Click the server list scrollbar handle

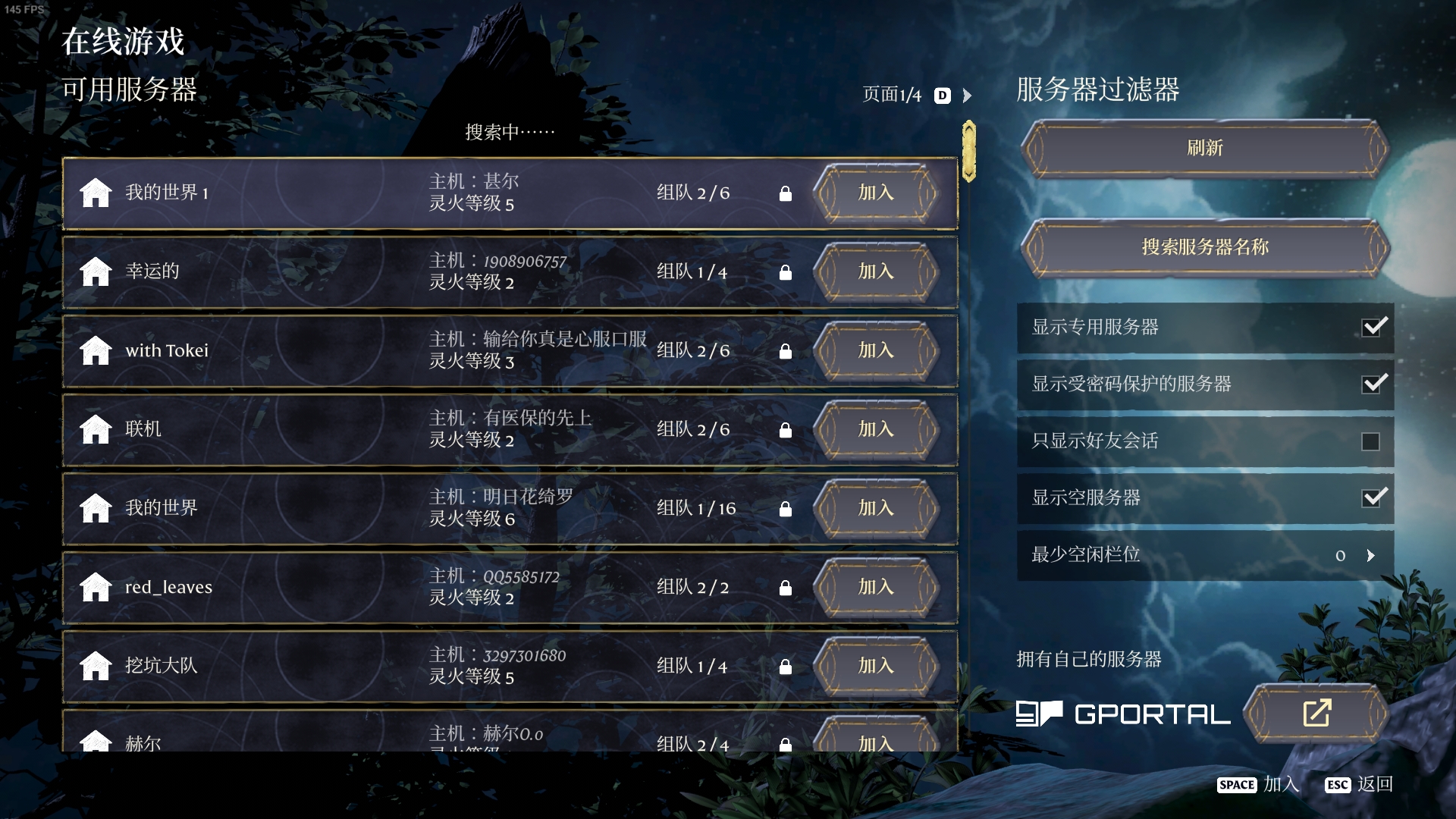pos(968,151)
